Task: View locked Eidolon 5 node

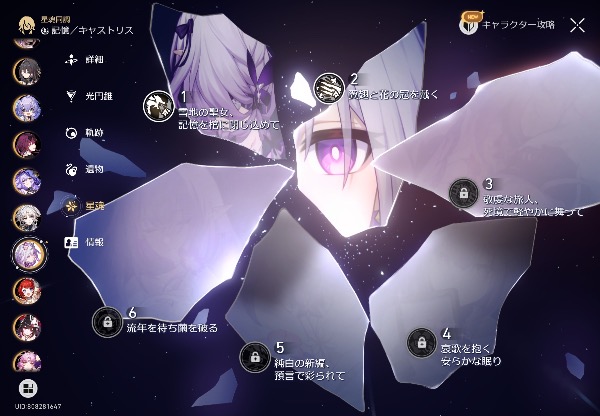Action: (x=255, y=356)
